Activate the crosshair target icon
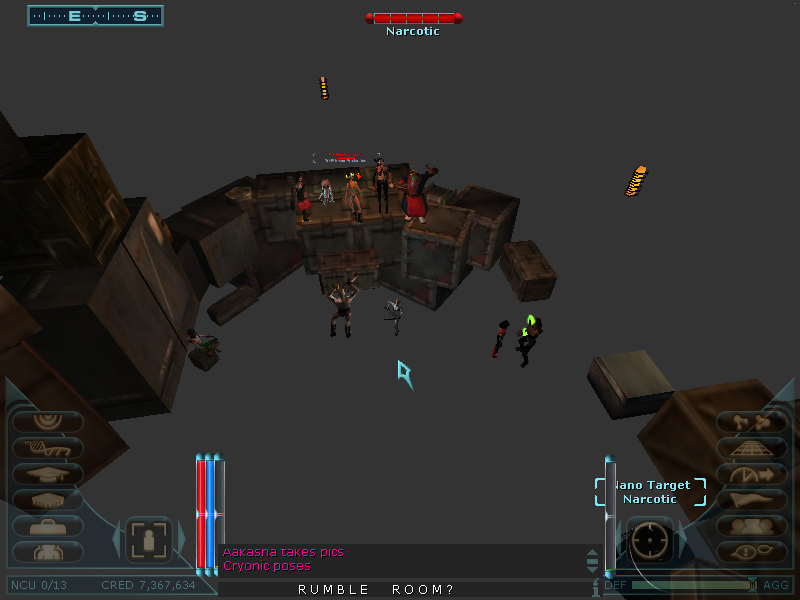 pos(650,541)
